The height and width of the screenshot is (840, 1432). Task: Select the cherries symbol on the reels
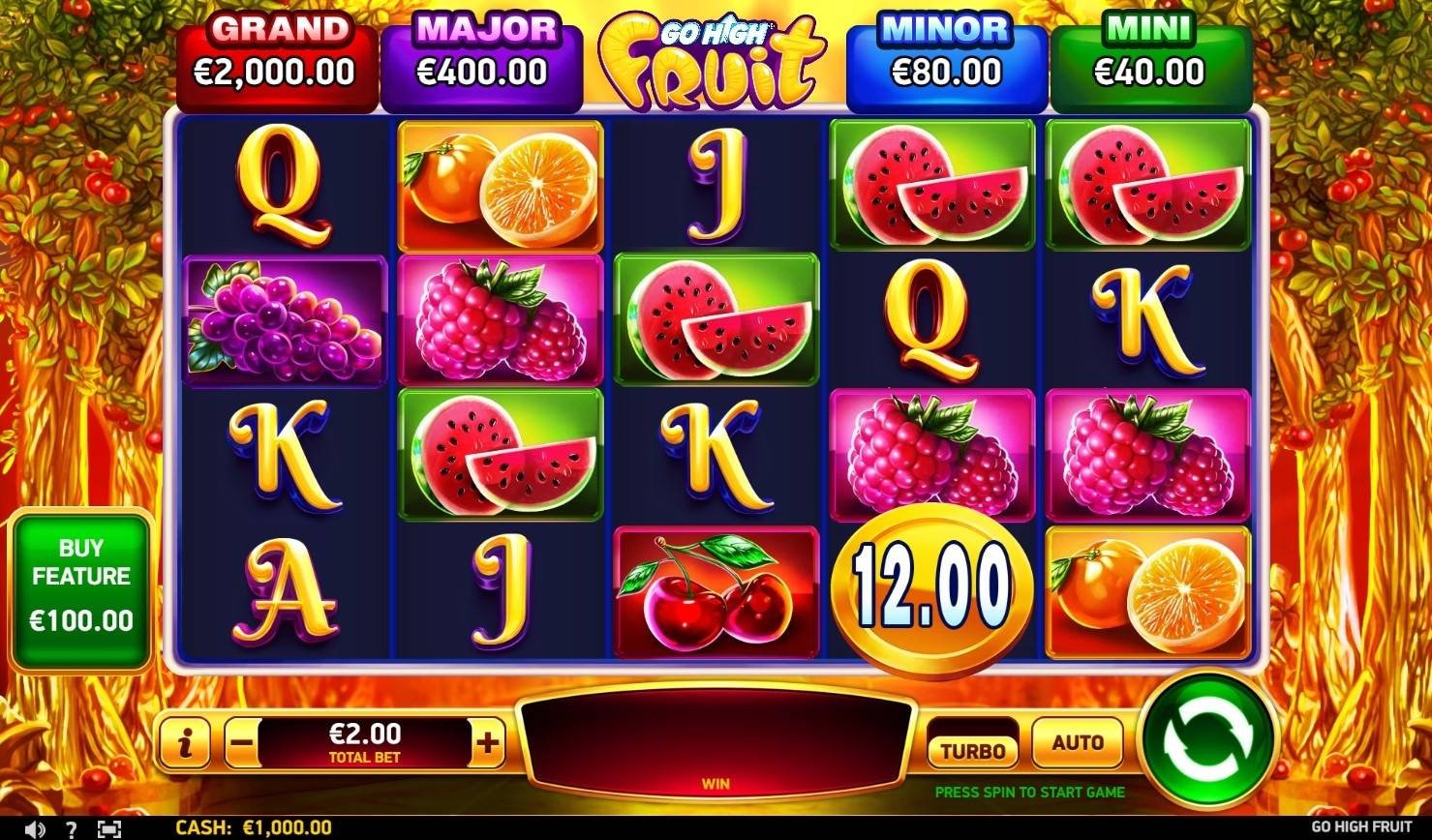[x=716, y=591]
